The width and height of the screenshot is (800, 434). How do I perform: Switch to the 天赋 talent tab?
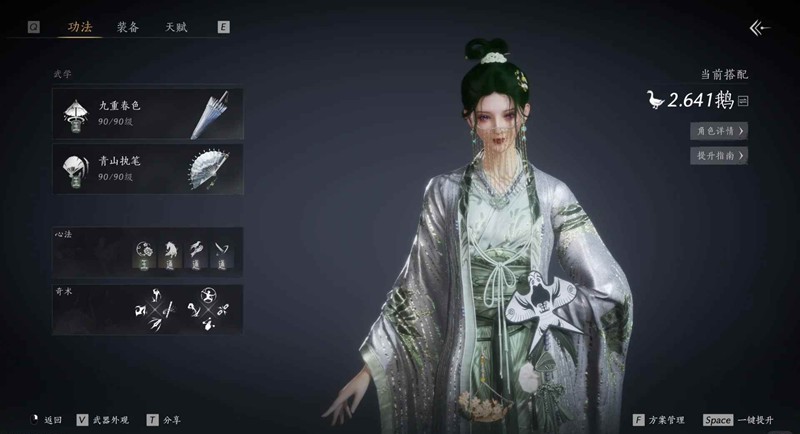[176, 27]
